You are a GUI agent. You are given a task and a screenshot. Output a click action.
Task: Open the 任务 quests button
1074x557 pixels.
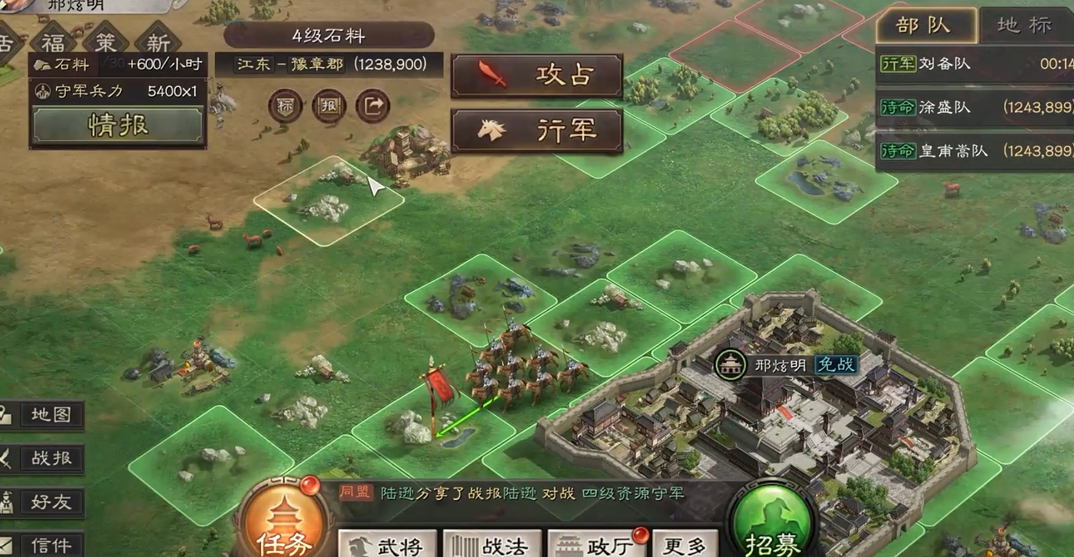click(x=287, y=525)
